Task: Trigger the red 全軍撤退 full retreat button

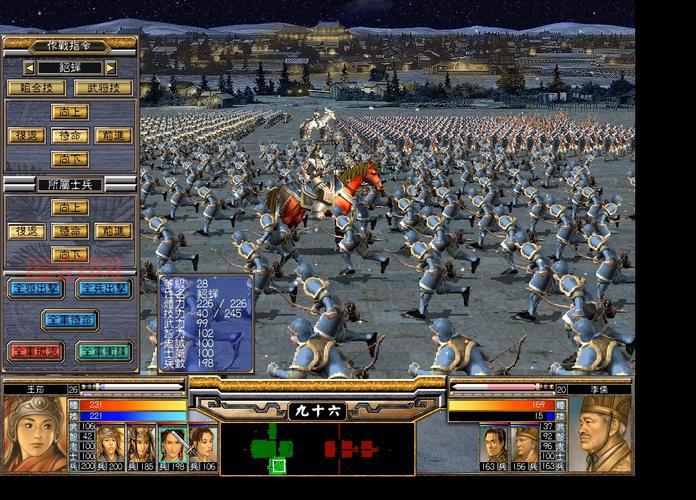Action: 36,352
